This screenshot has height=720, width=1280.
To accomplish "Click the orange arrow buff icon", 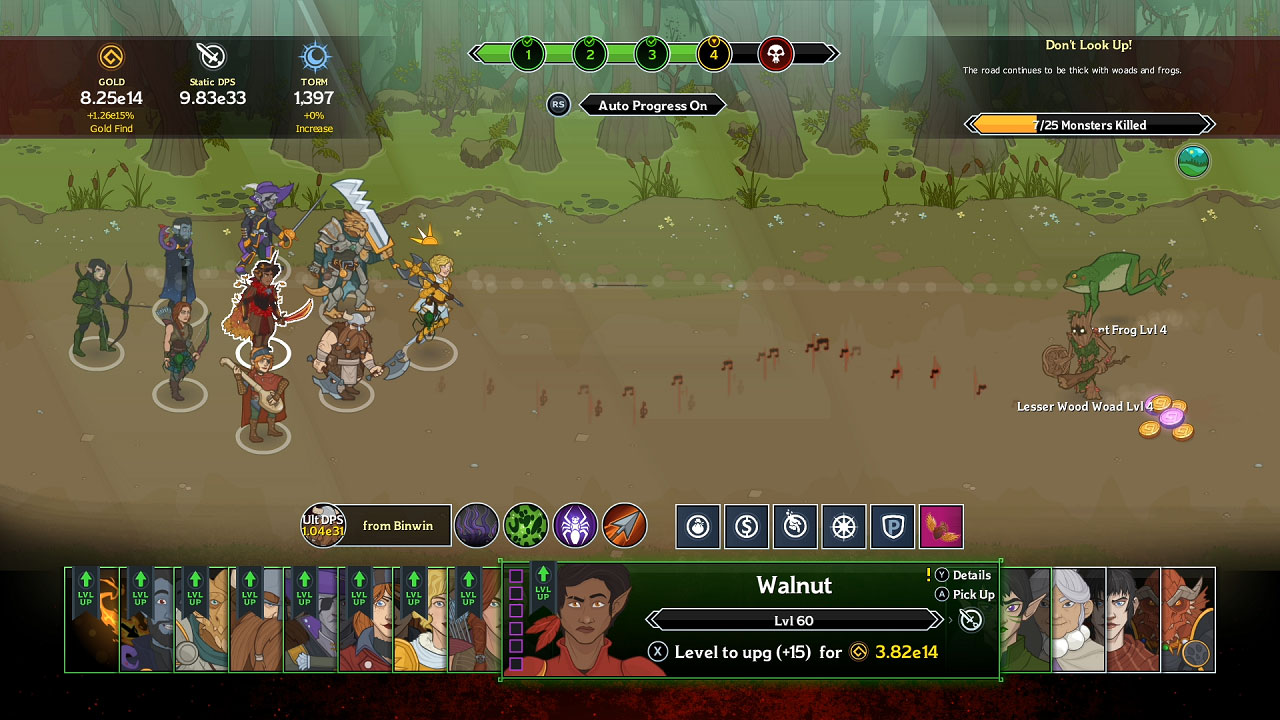I will [x=622, y=527].
